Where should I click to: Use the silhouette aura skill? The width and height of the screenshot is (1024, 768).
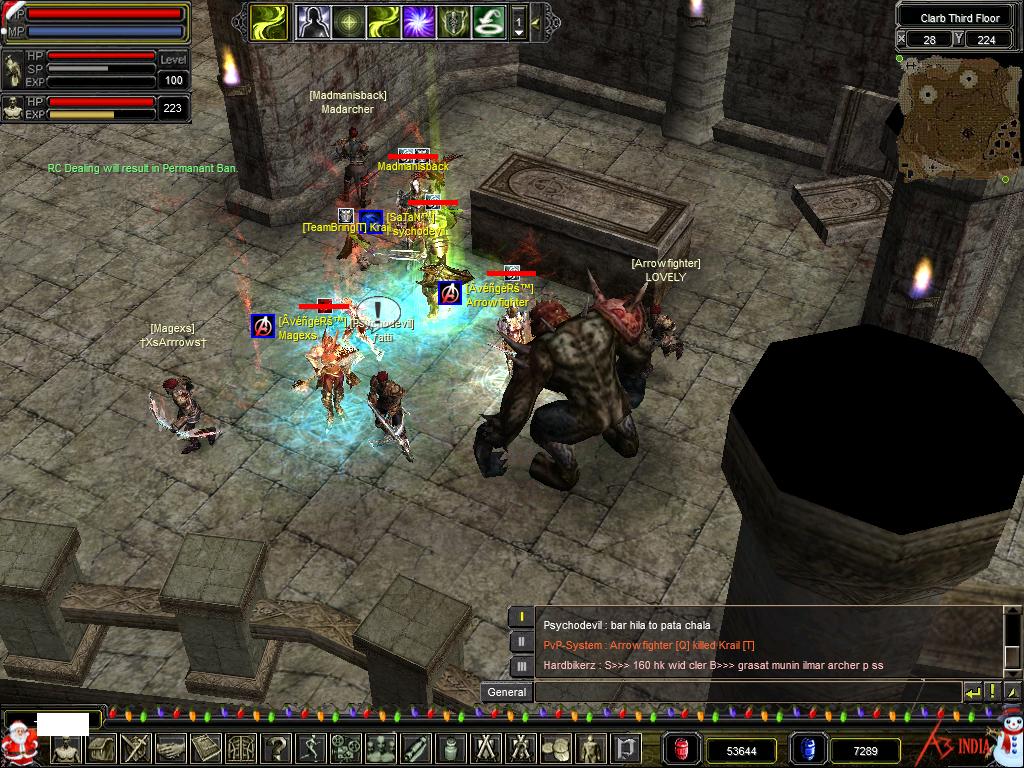[x=314, y=22]
